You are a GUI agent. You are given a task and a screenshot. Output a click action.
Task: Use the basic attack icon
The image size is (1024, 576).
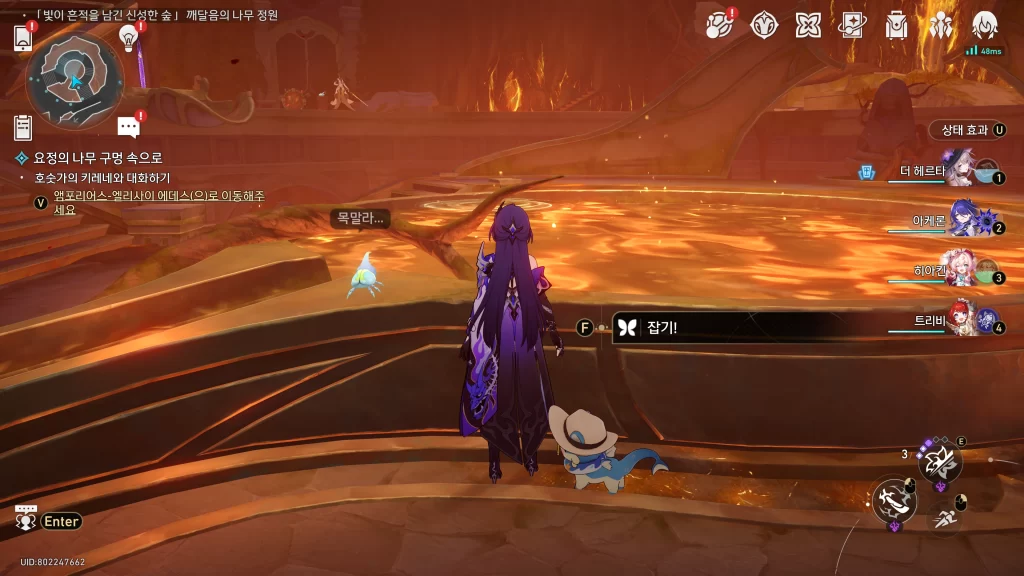coord(893,500)
